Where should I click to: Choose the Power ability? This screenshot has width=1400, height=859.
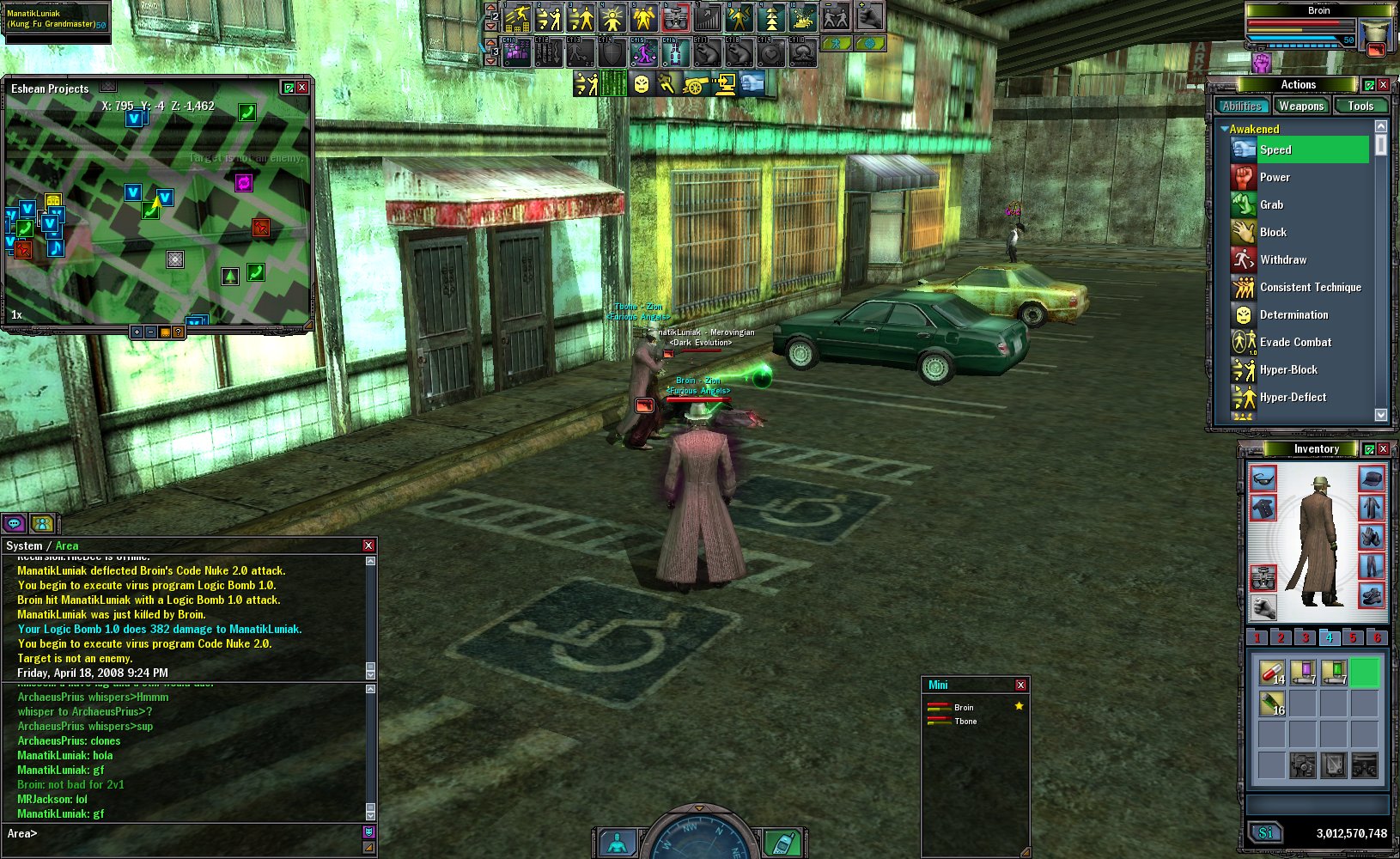pos(1275,178)
